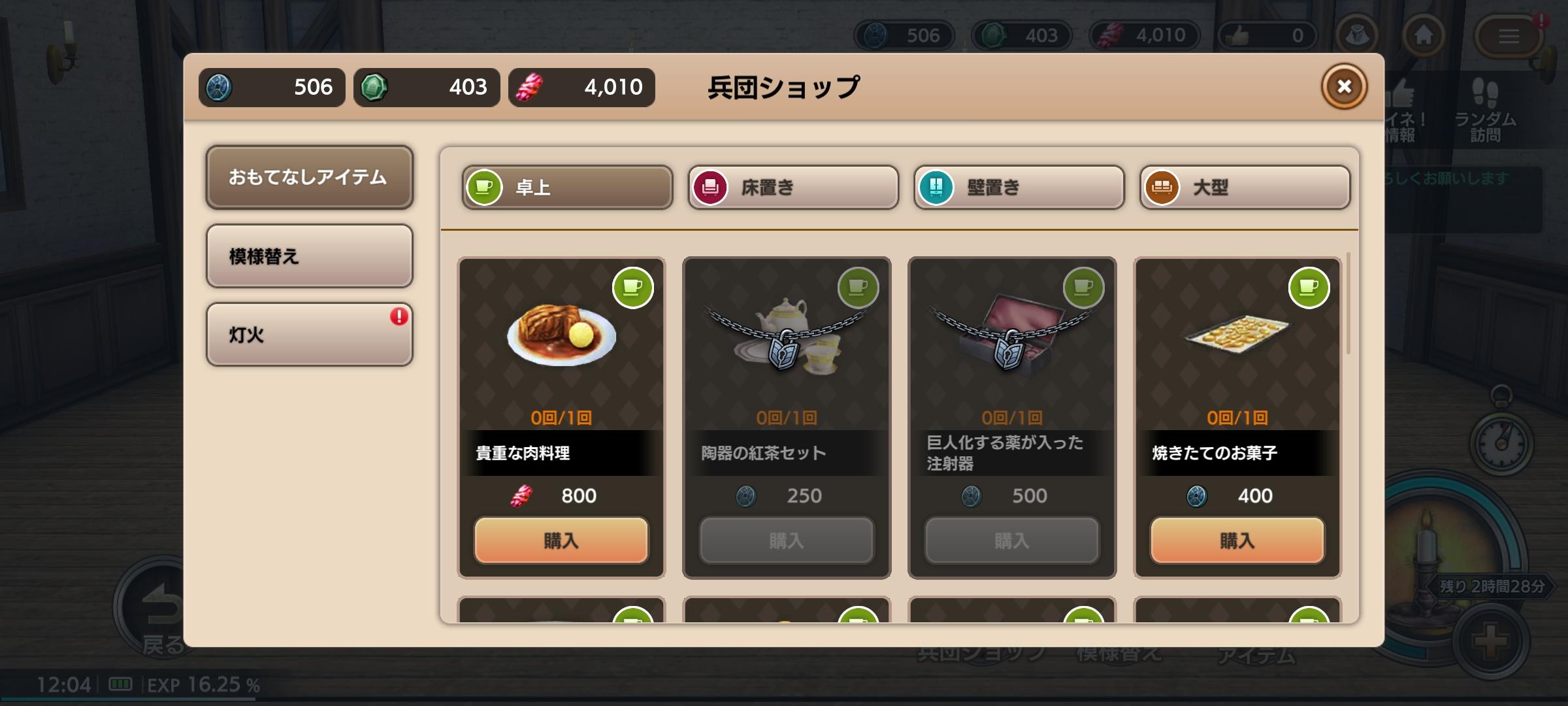
Task: Open the イイネ！情報 thumbs-up panel
Action: tap(1398, 105)
